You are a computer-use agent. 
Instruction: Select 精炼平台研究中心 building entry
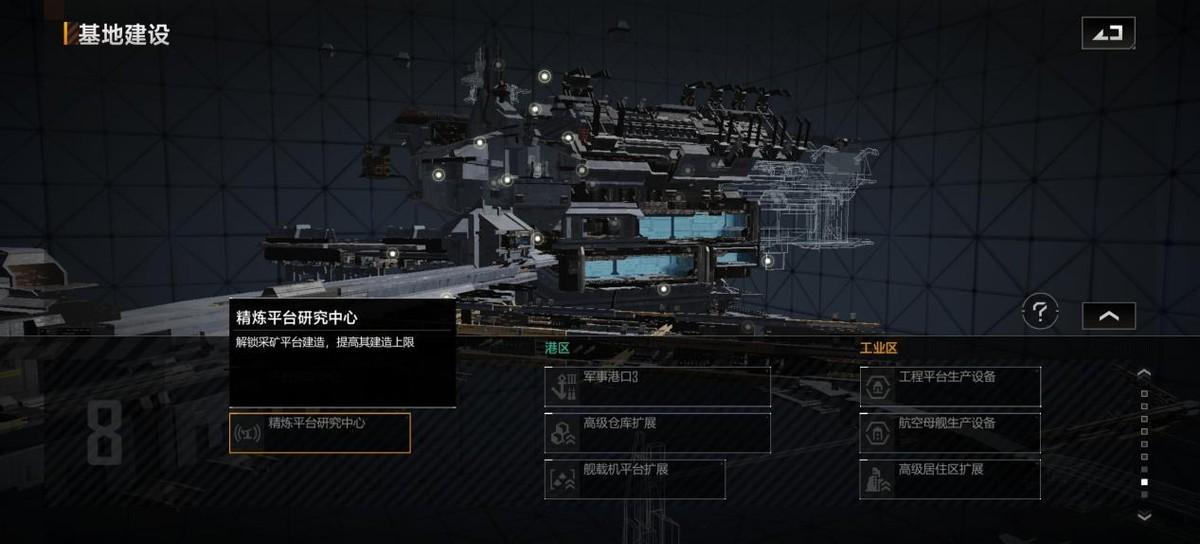[320, 433]
